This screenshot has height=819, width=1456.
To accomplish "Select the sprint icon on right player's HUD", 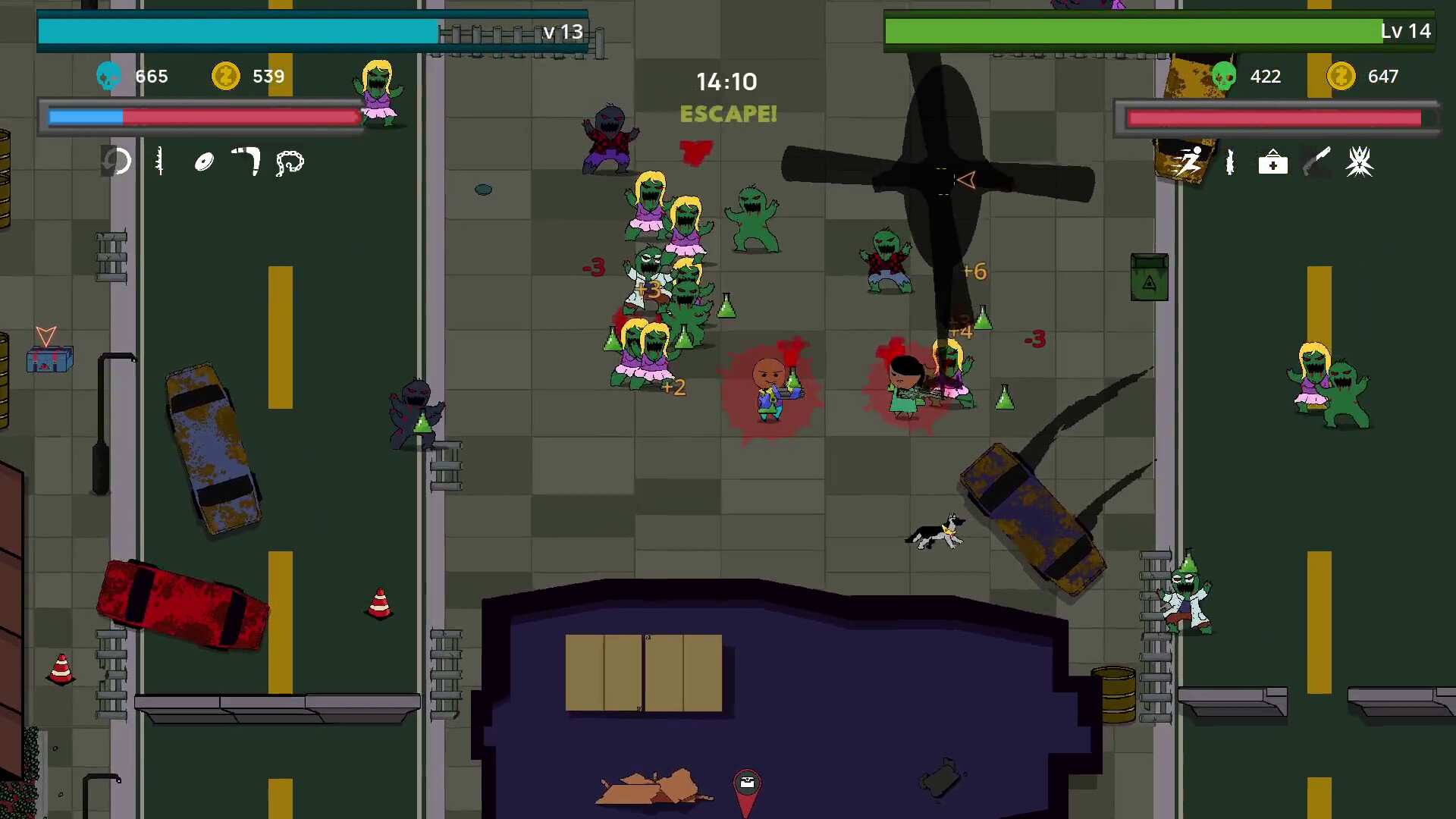I will click(x=1191, y=162).
